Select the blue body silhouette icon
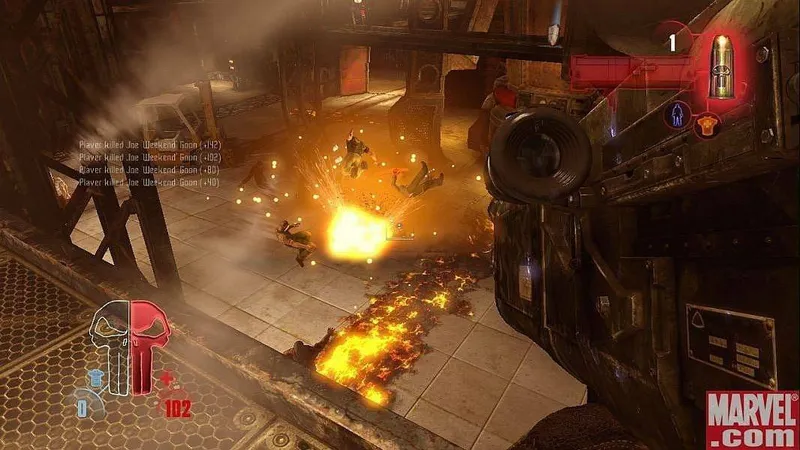Viewport: 800px width, 450px height. click(x=679, y=115)
